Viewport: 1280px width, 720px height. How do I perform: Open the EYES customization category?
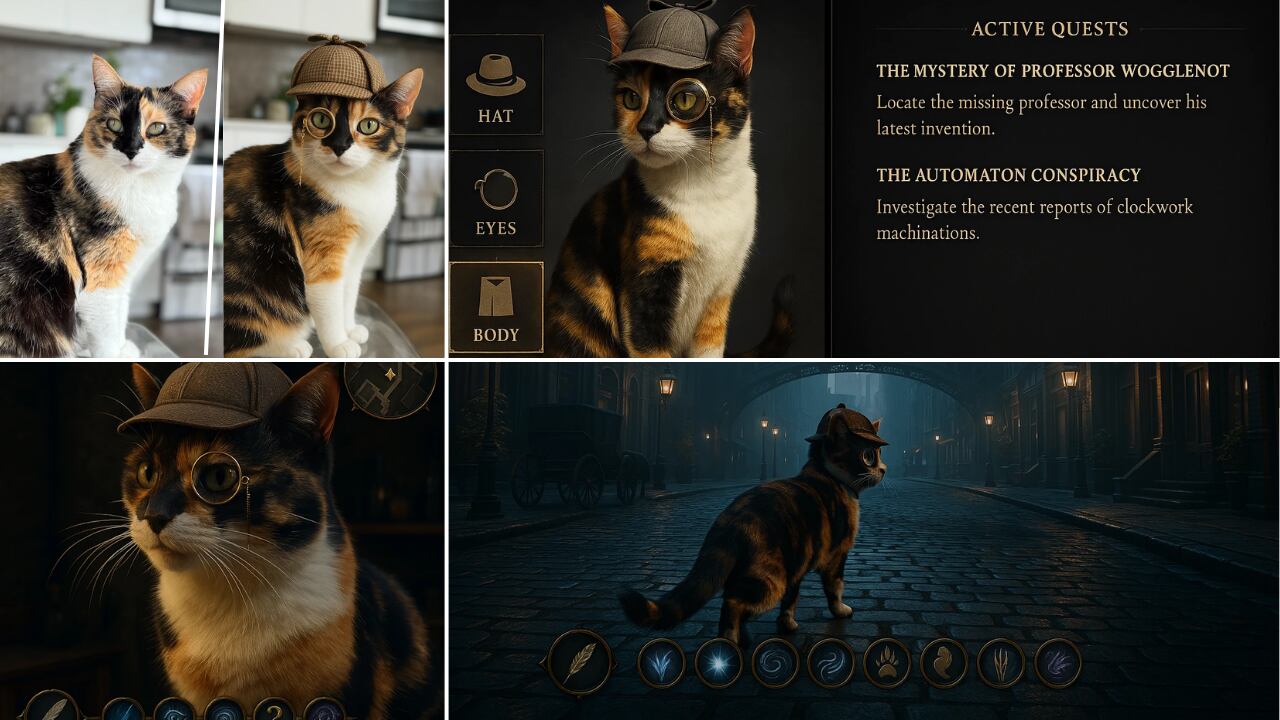pyautogui.click(x=496, y=198)
